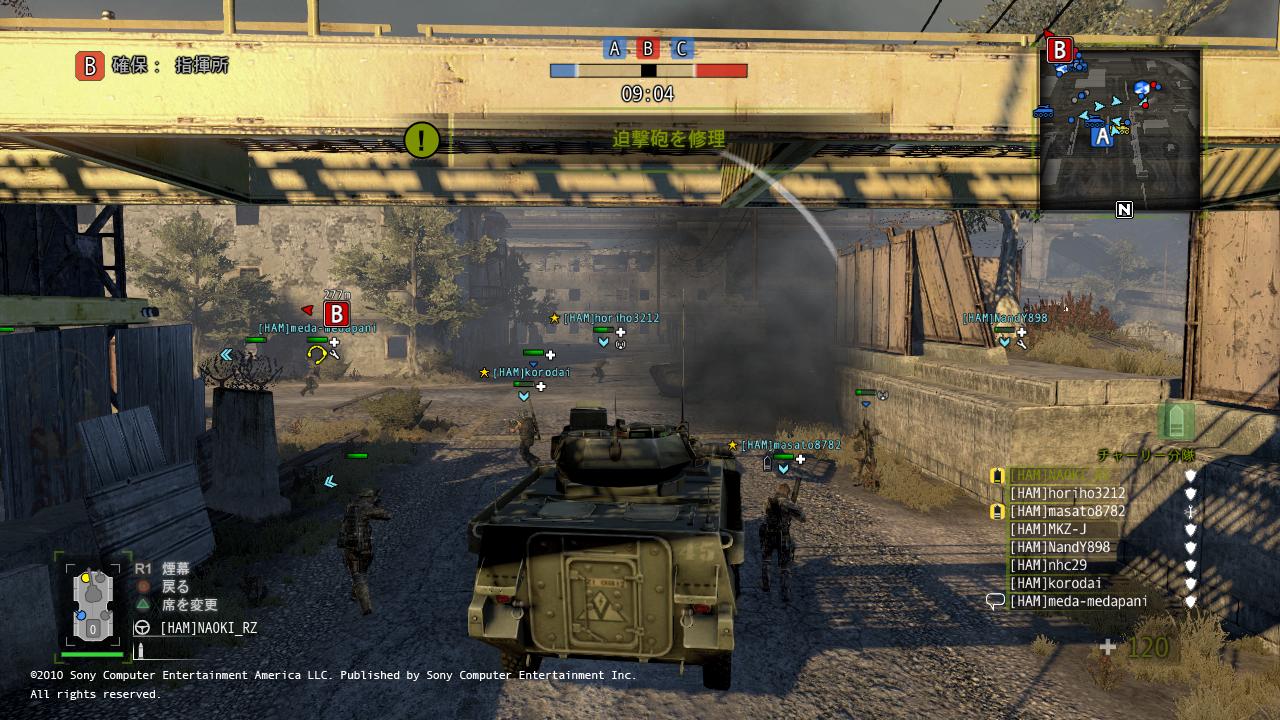This screenshot has height=720, width=1280.
Task: Select [HAM]meda-medapani in the squad list
Action: point(1078,601)
